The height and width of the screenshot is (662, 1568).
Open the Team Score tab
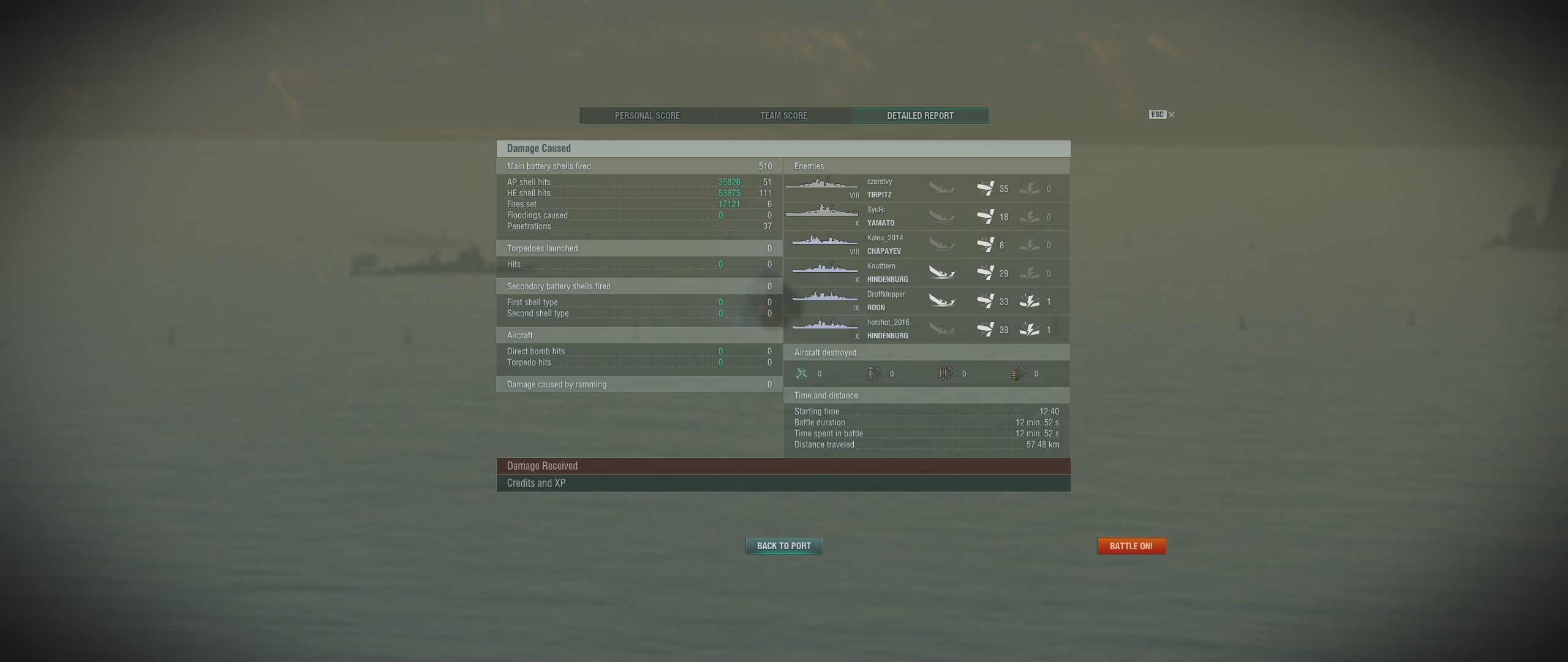coord(783,116)
